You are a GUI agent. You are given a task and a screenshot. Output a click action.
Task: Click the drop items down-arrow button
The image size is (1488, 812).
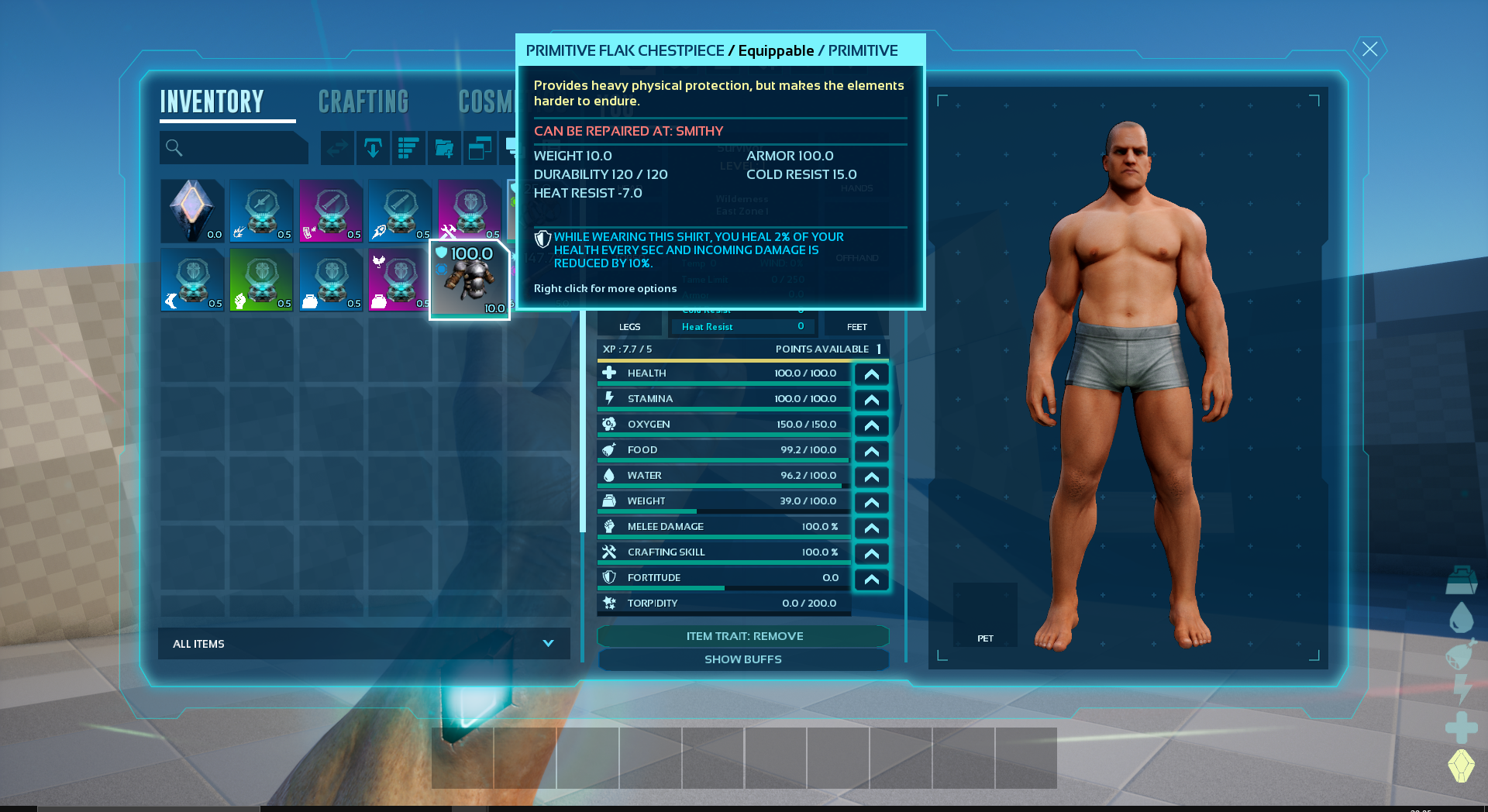(373, 148)
